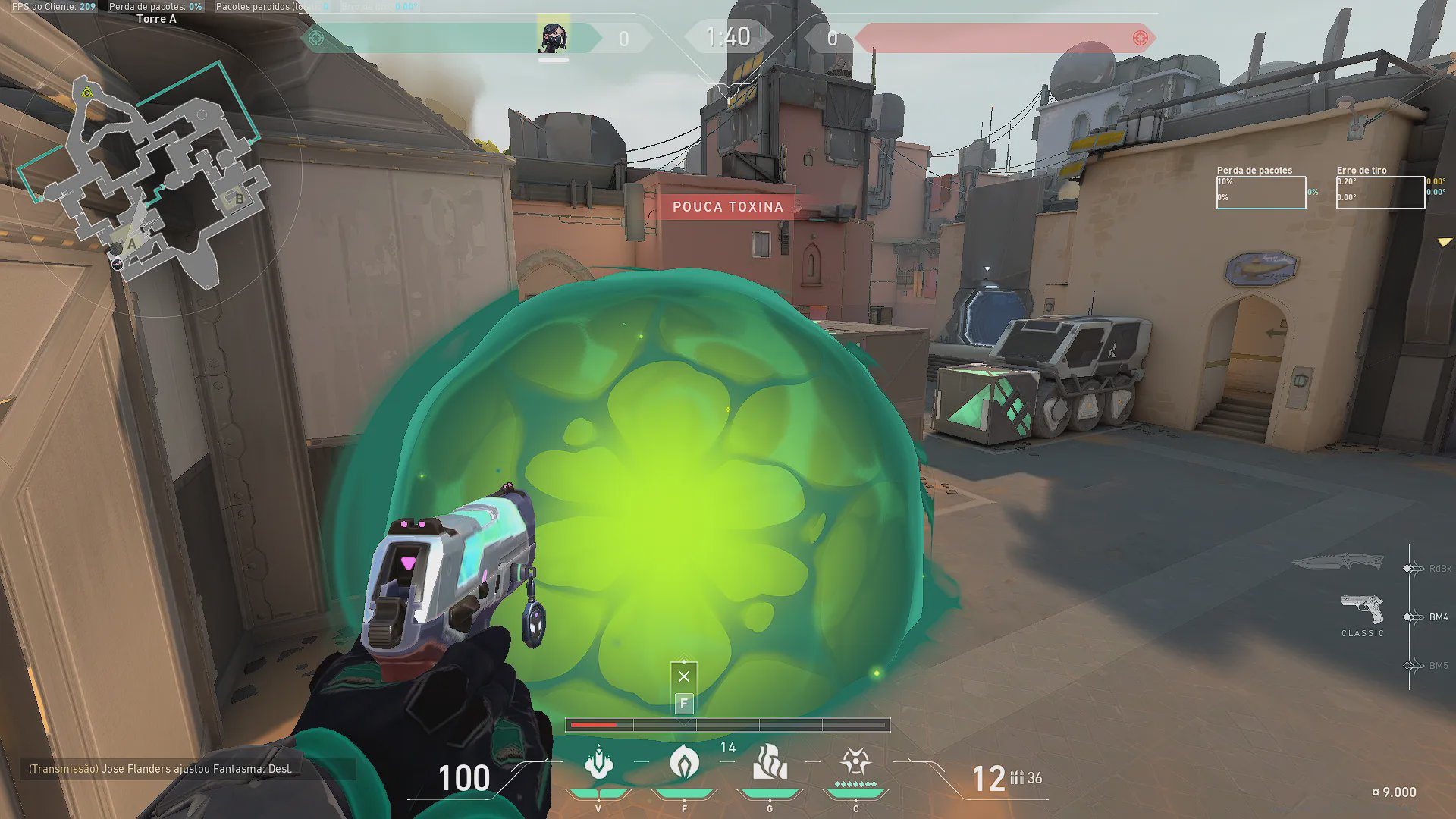Screen dimensions: 1456x819
Task: Equip the knife from weapon list
Action: pos(1338,563)
